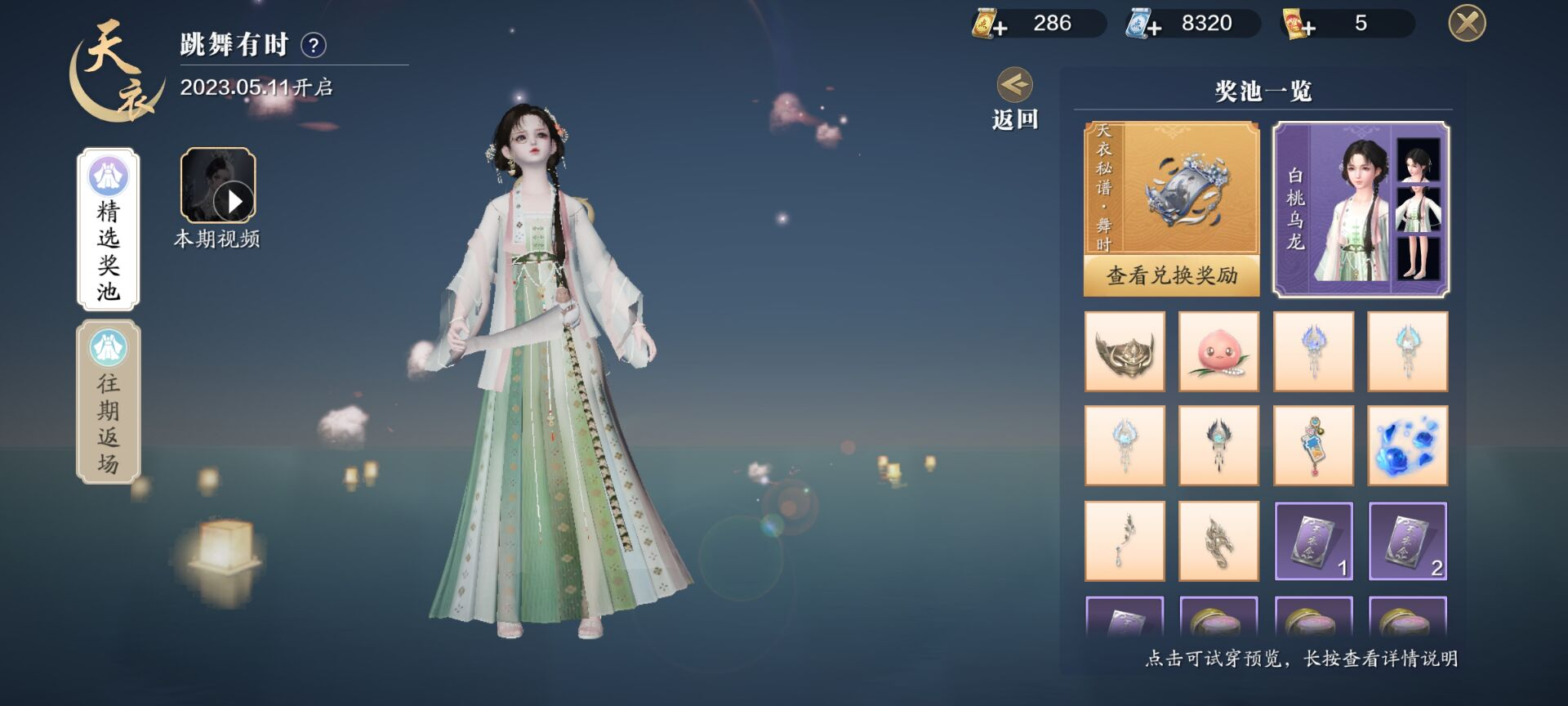1568x706 pixels.
Task: Preview the 白桃乌龙 outfit card
Action: [x=1361, y=209]
